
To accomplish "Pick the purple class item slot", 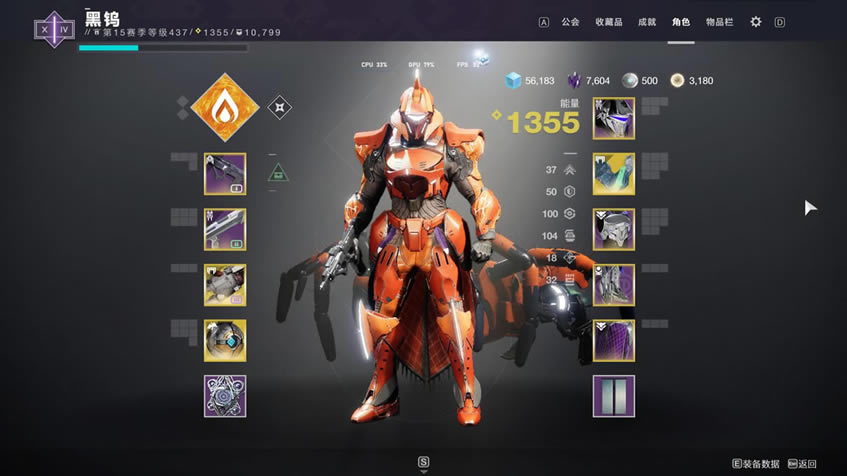I will [613, 340].
